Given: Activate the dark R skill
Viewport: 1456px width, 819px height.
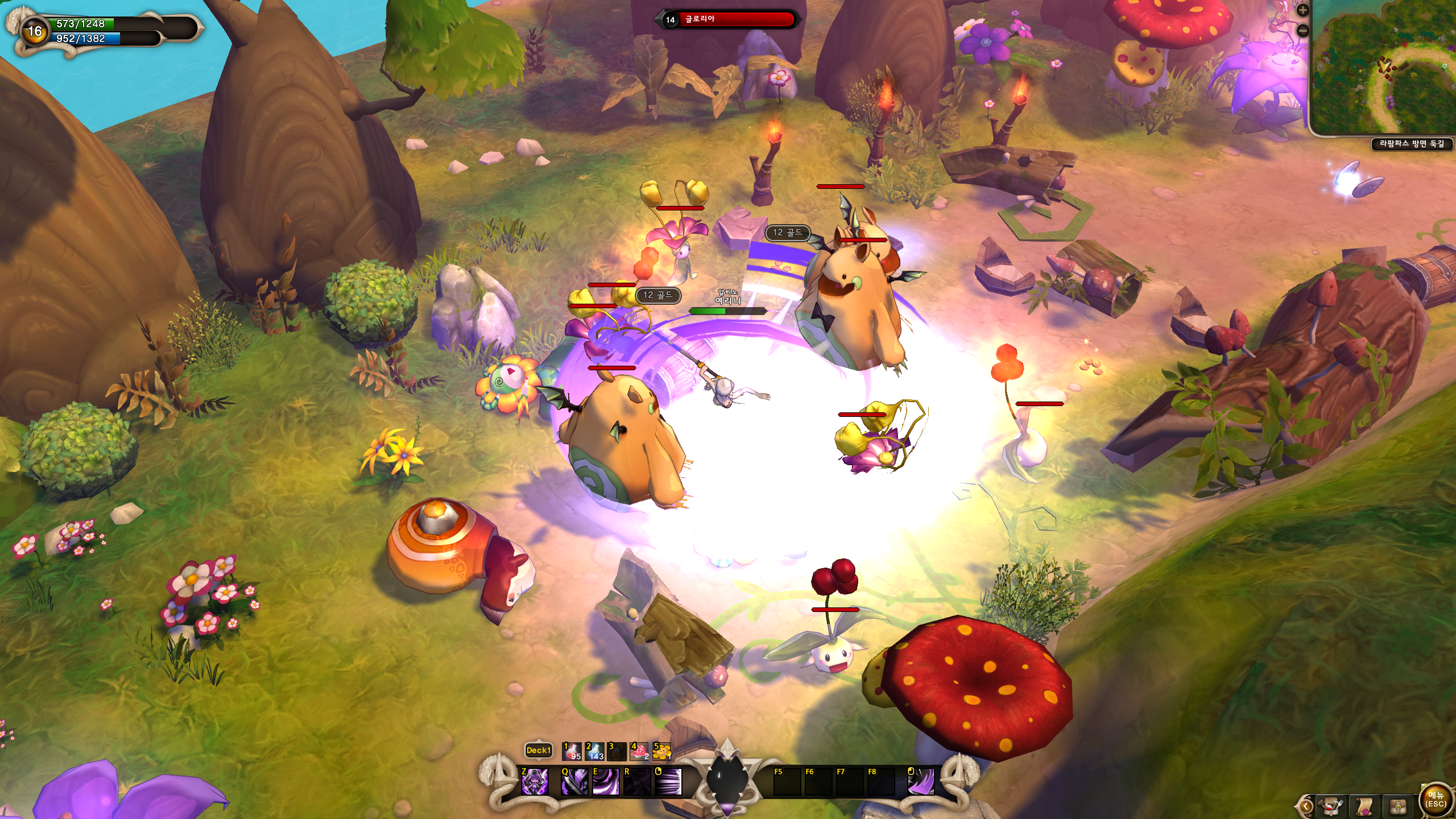Looking at the screenshot, I should coord(637,781).
